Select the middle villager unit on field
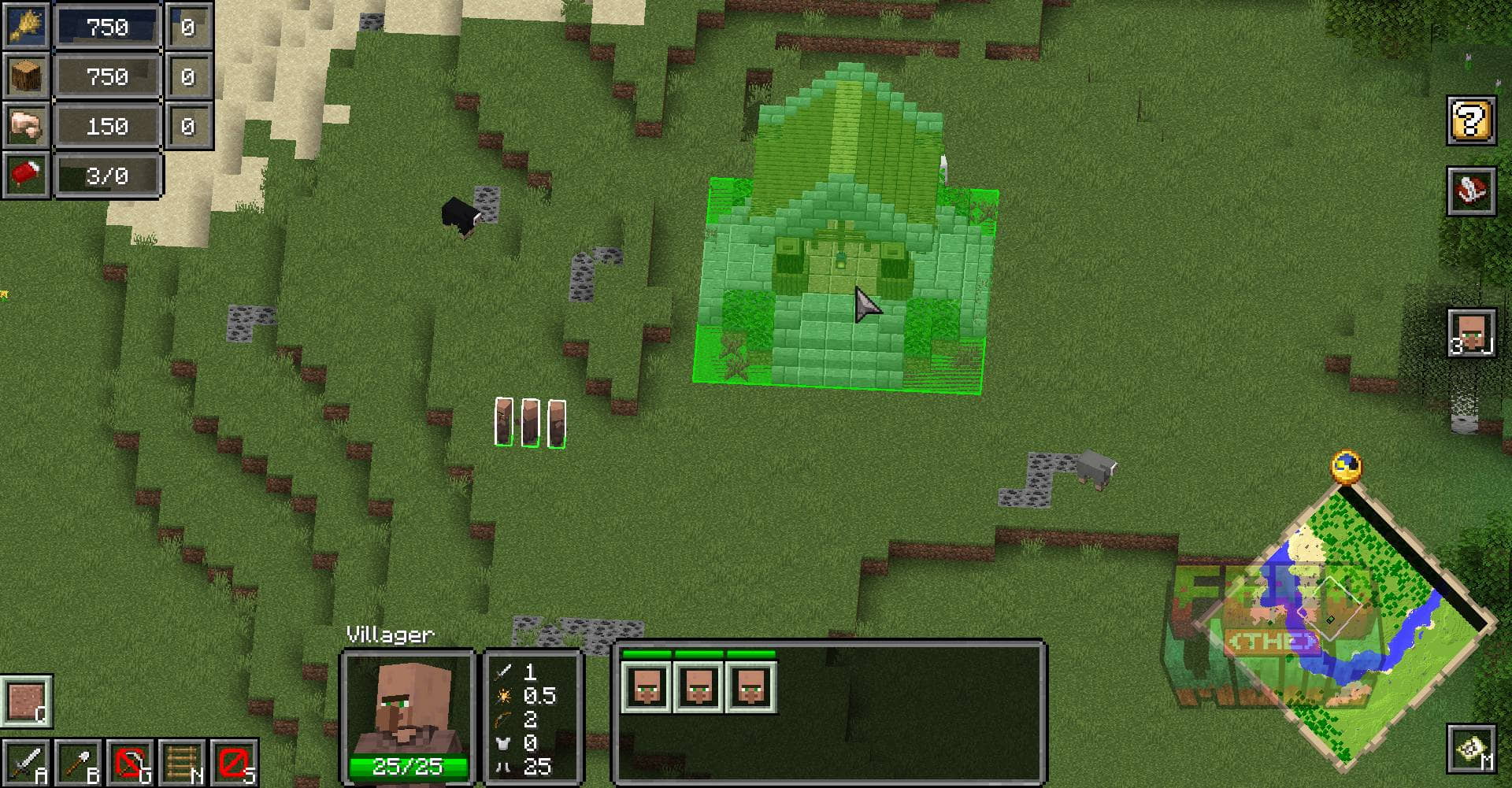This screenshot has width=1512, height=788. [x=530, y=423]
